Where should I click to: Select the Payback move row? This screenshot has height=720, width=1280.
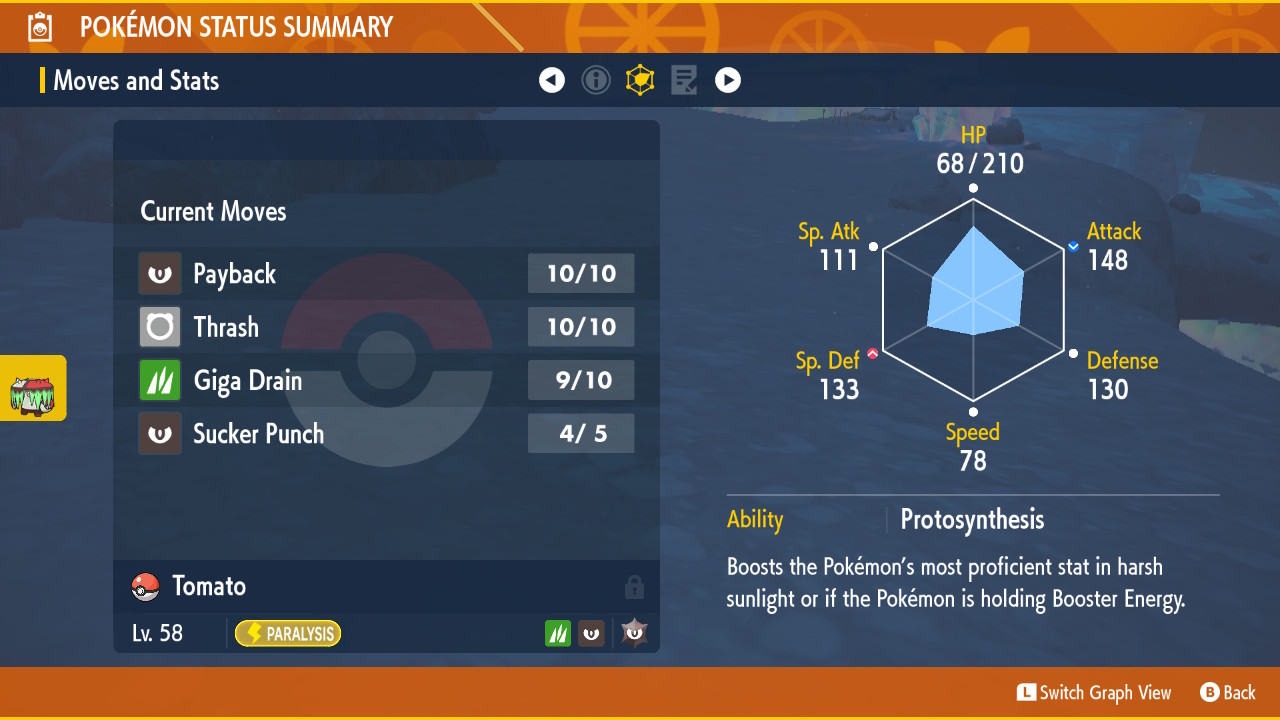pyautogui.click(x=386, y=274)
